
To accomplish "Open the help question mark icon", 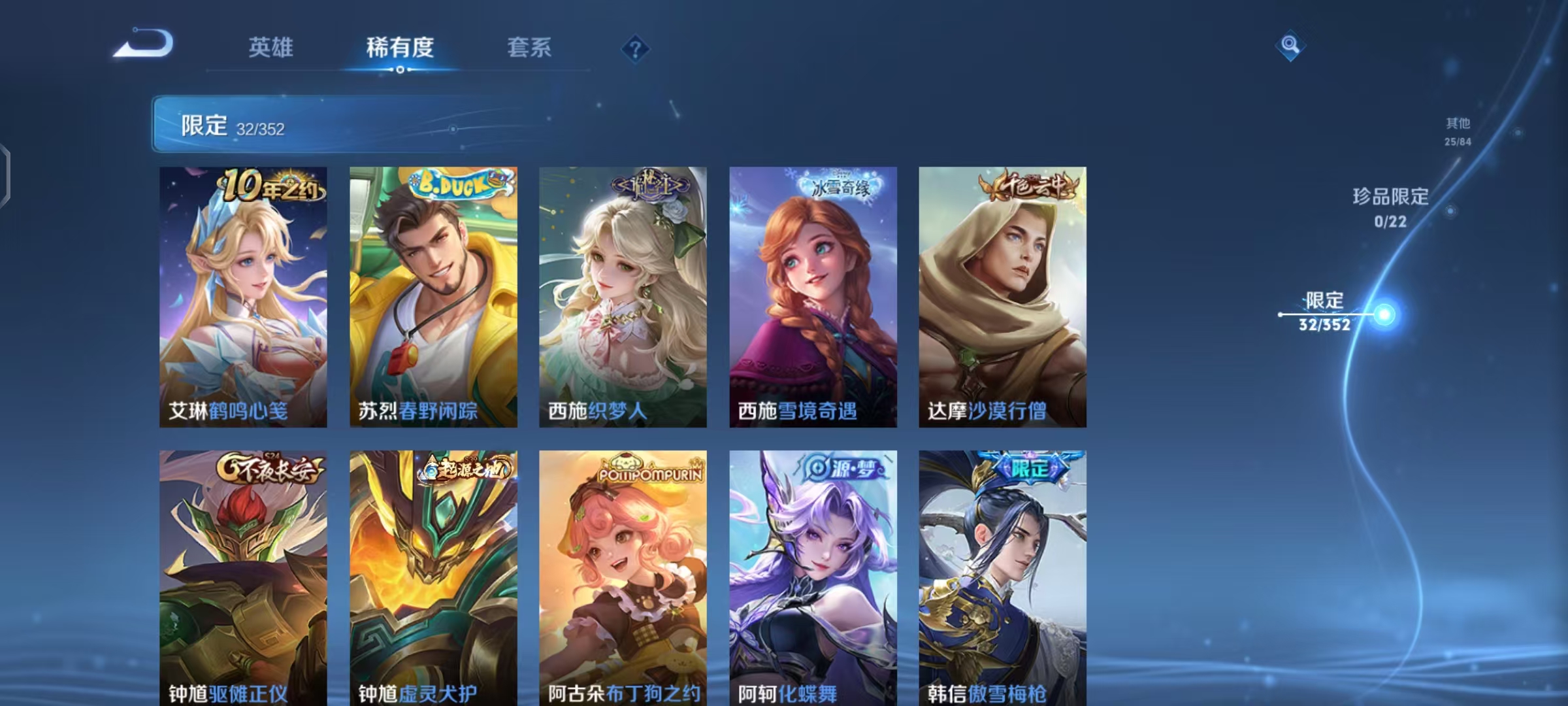I will click(x=636, y=47).
